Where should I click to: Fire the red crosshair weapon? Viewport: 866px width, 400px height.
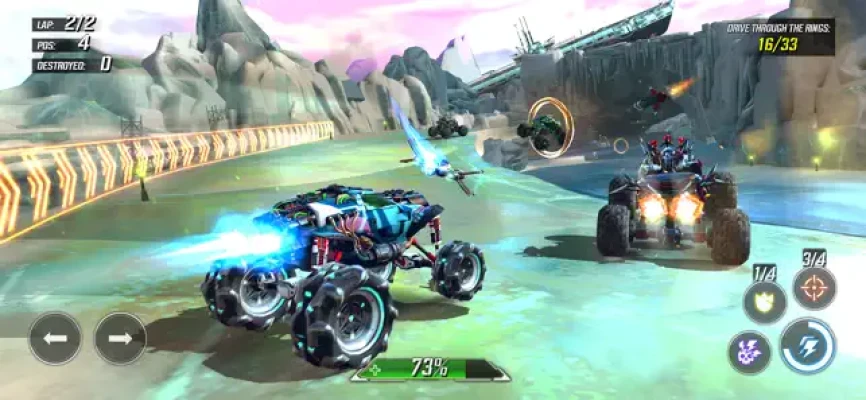point(814,289)
